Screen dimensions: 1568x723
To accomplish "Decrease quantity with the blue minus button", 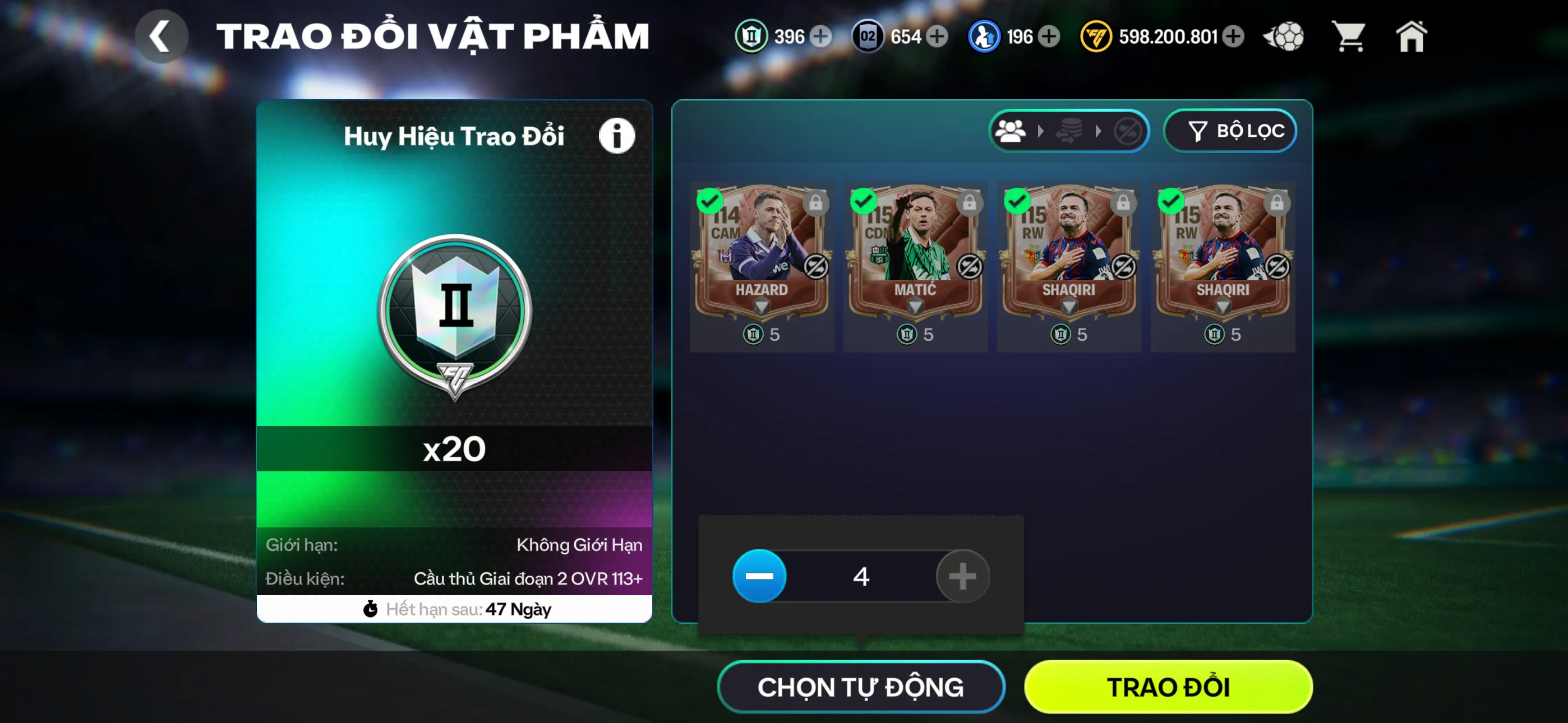I will coord(759,576).
